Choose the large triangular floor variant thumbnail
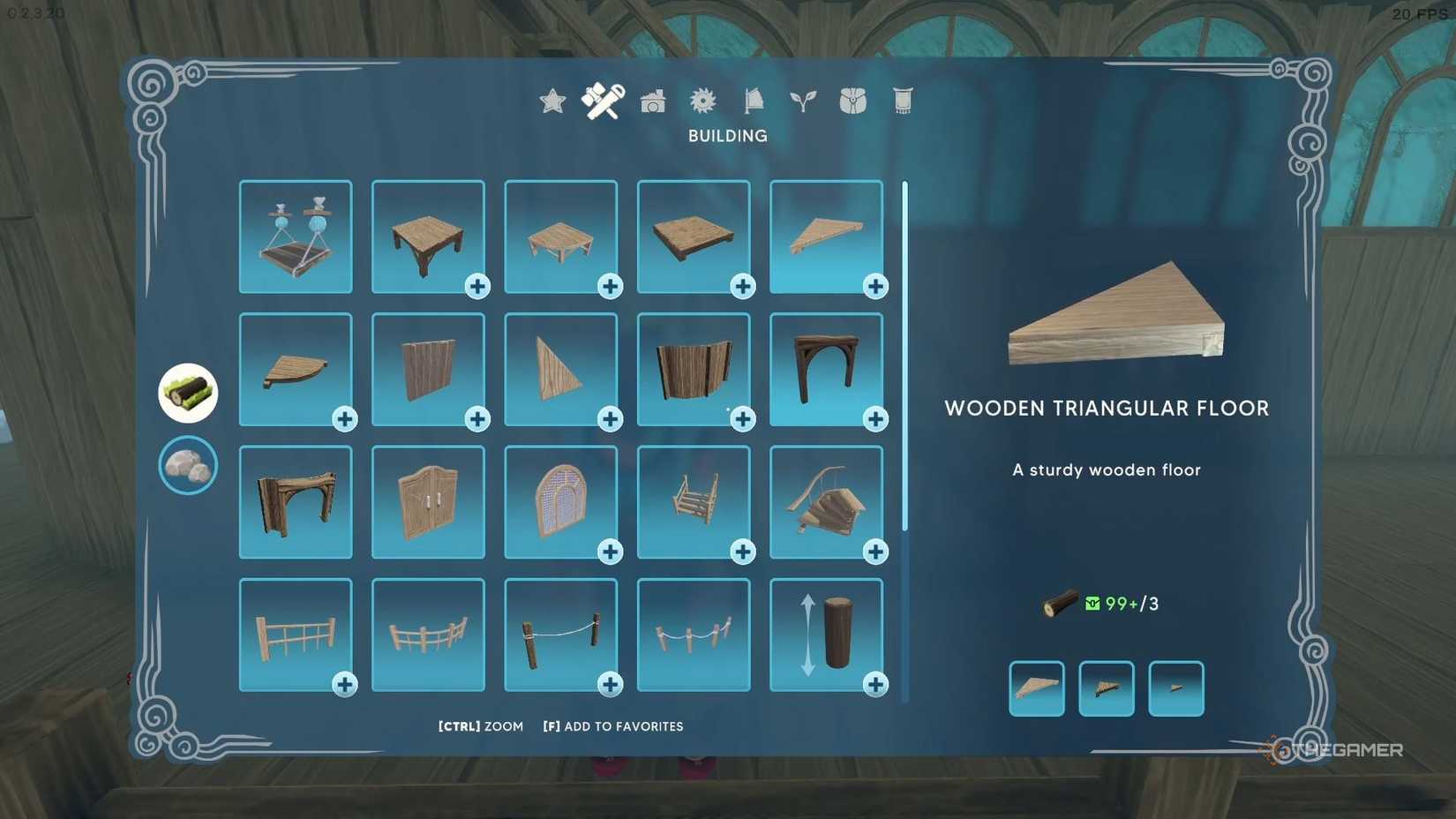The height and width of the screenshot is (819, 1456). point(1037,688)
